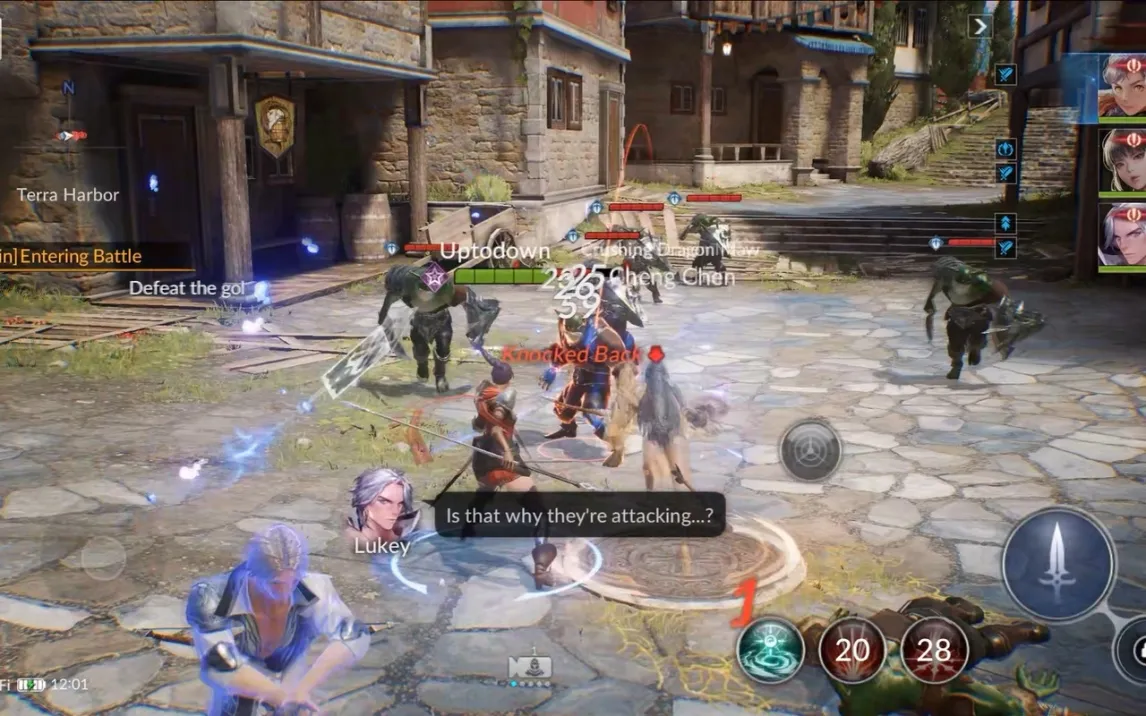Expand the panel with the arrow button

coord(980,26)
